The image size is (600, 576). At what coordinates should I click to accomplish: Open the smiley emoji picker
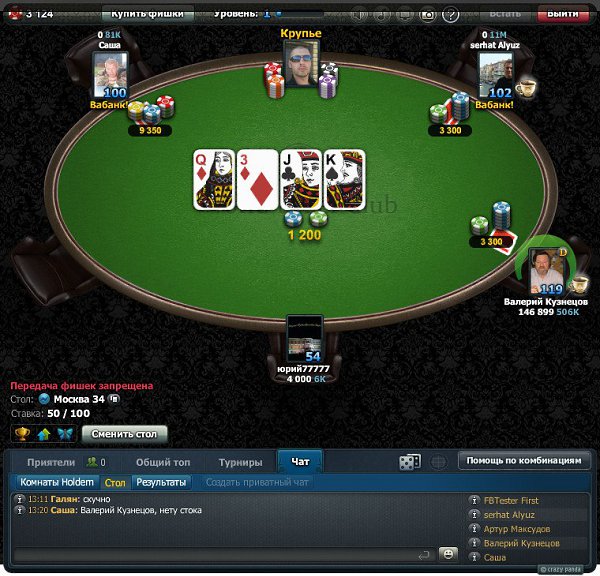coord(449,554)
